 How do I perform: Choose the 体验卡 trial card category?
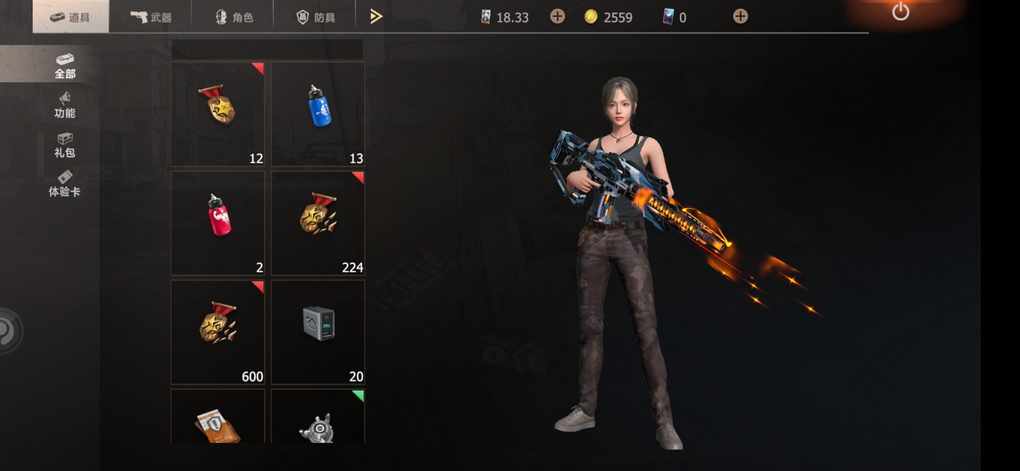65,183
